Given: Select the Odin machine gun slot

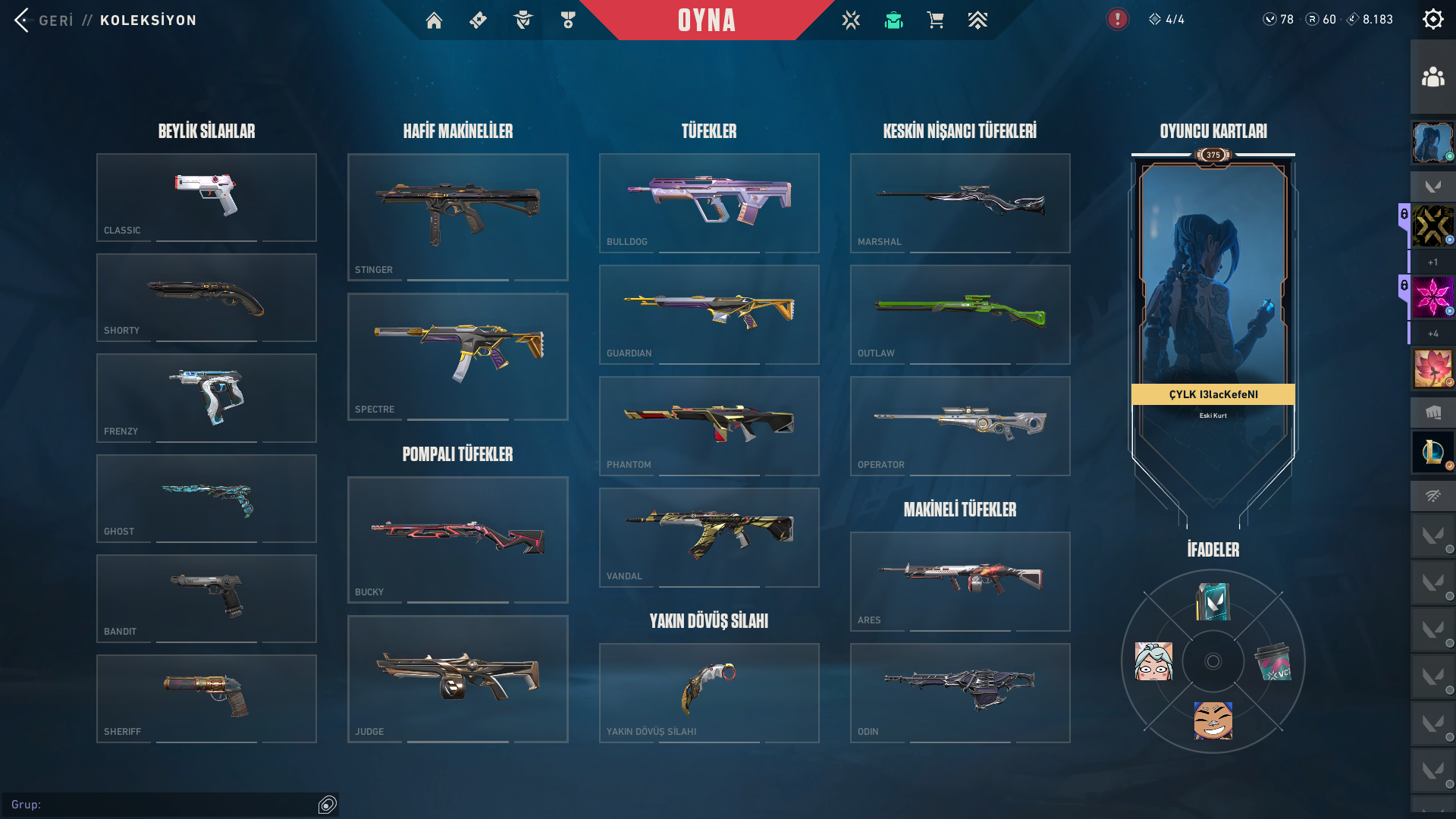Looking at the screenshot, I should click(960, 692).
